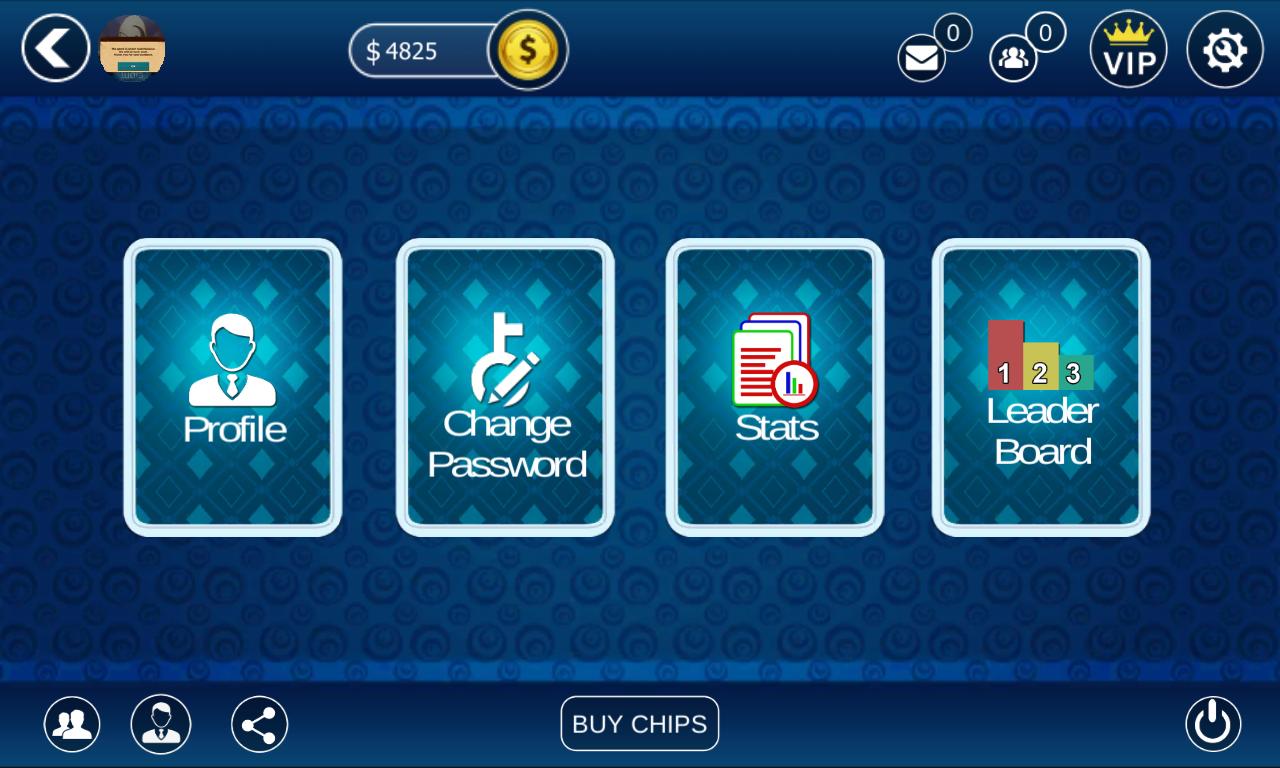Open the settings gear icon
Viewport: 1280px width, 768px height.
pos(1224,48)
